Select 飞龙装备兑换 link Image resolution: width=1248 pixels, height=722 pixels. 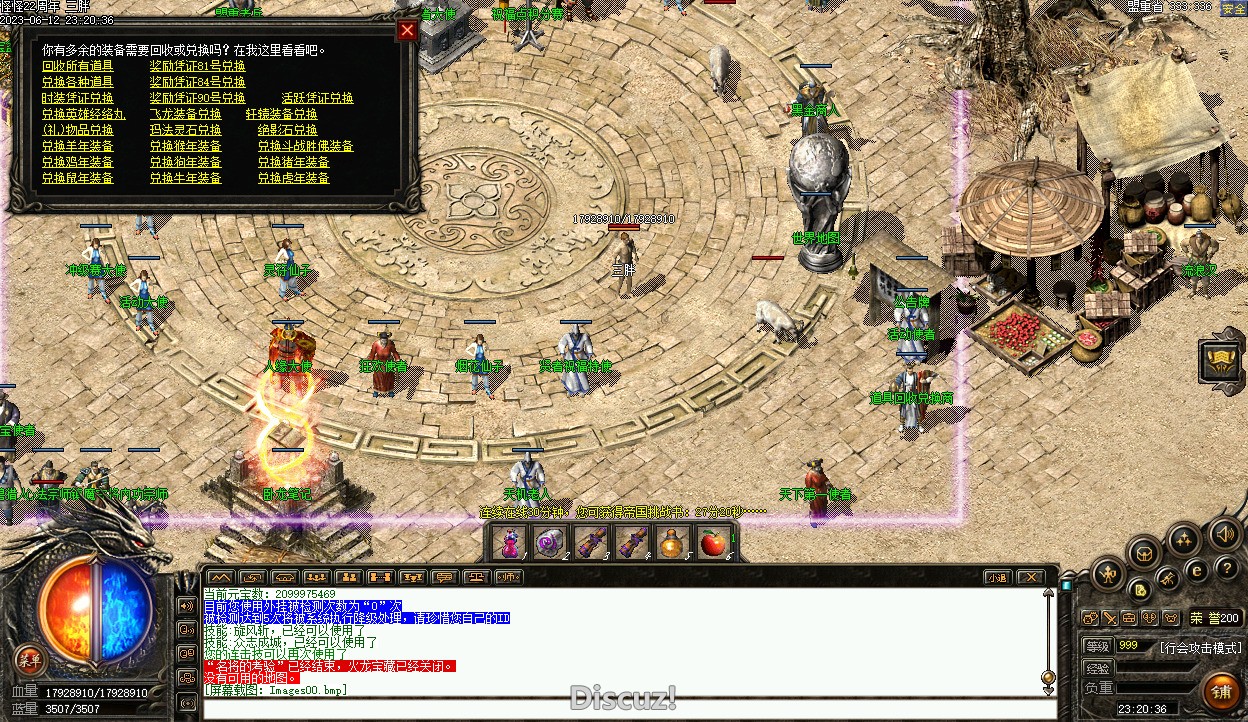coord(186,114)
